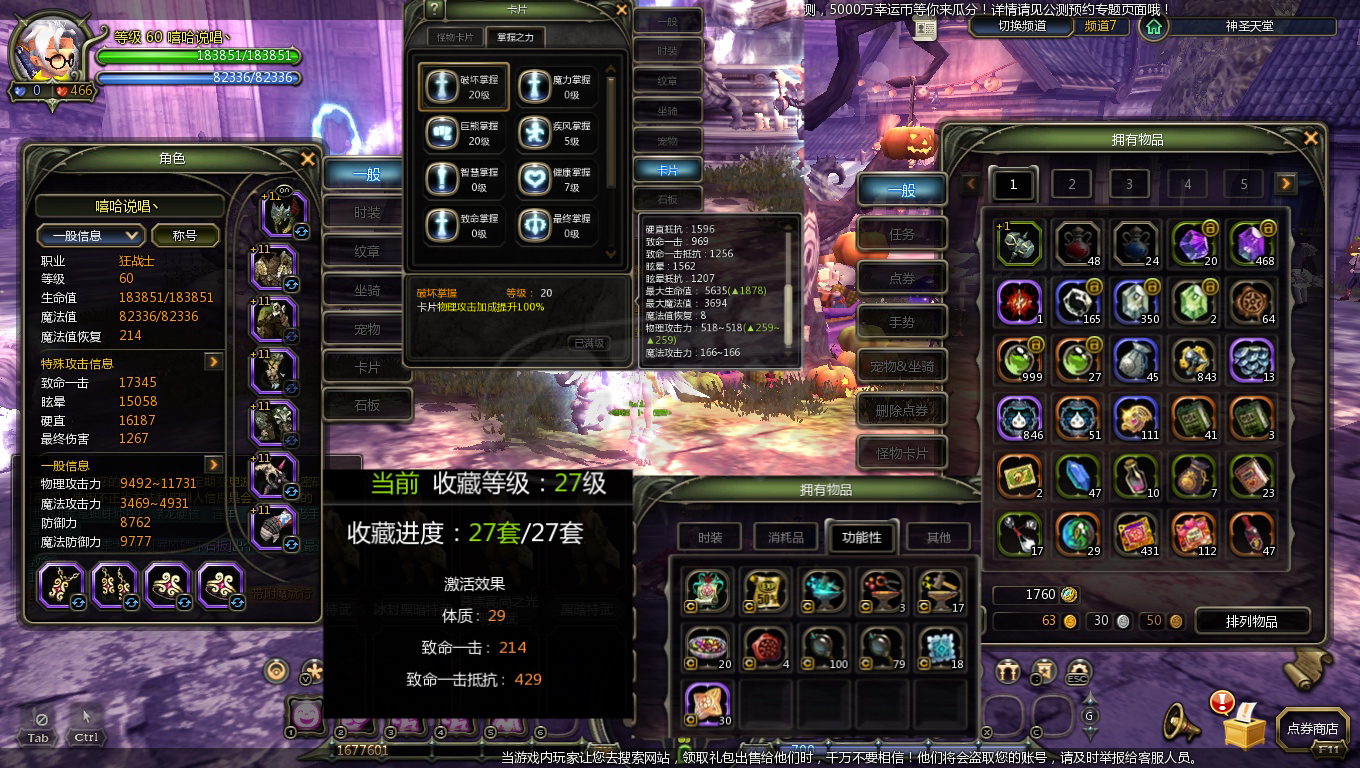The height and width of the screenshot is (768, 1360).
Task: Open the 功能性 tab in bottom inventory
Action: tap(860, 537)
